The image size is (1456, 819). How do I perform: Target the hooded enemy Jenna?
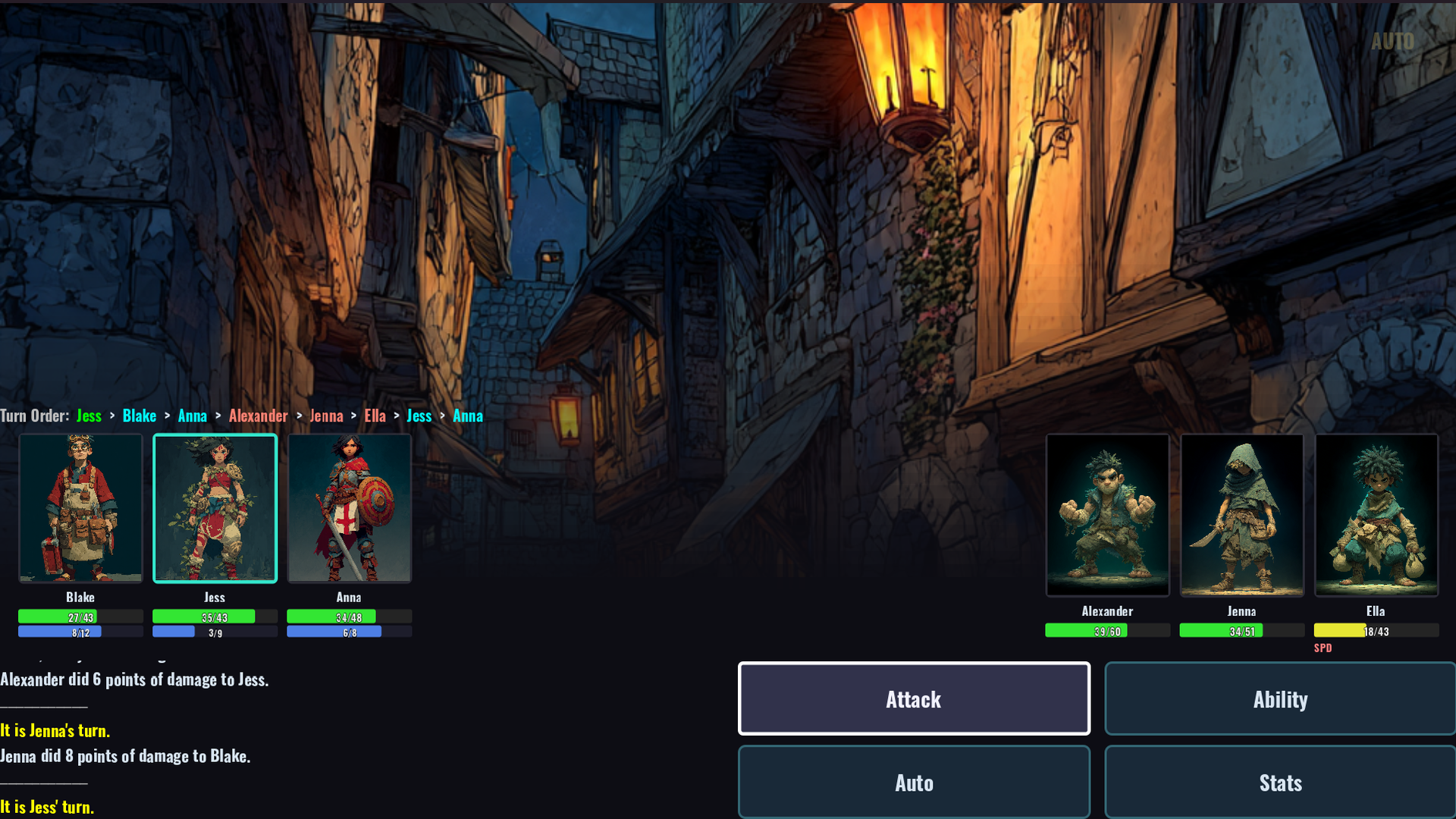point(1241,515)
